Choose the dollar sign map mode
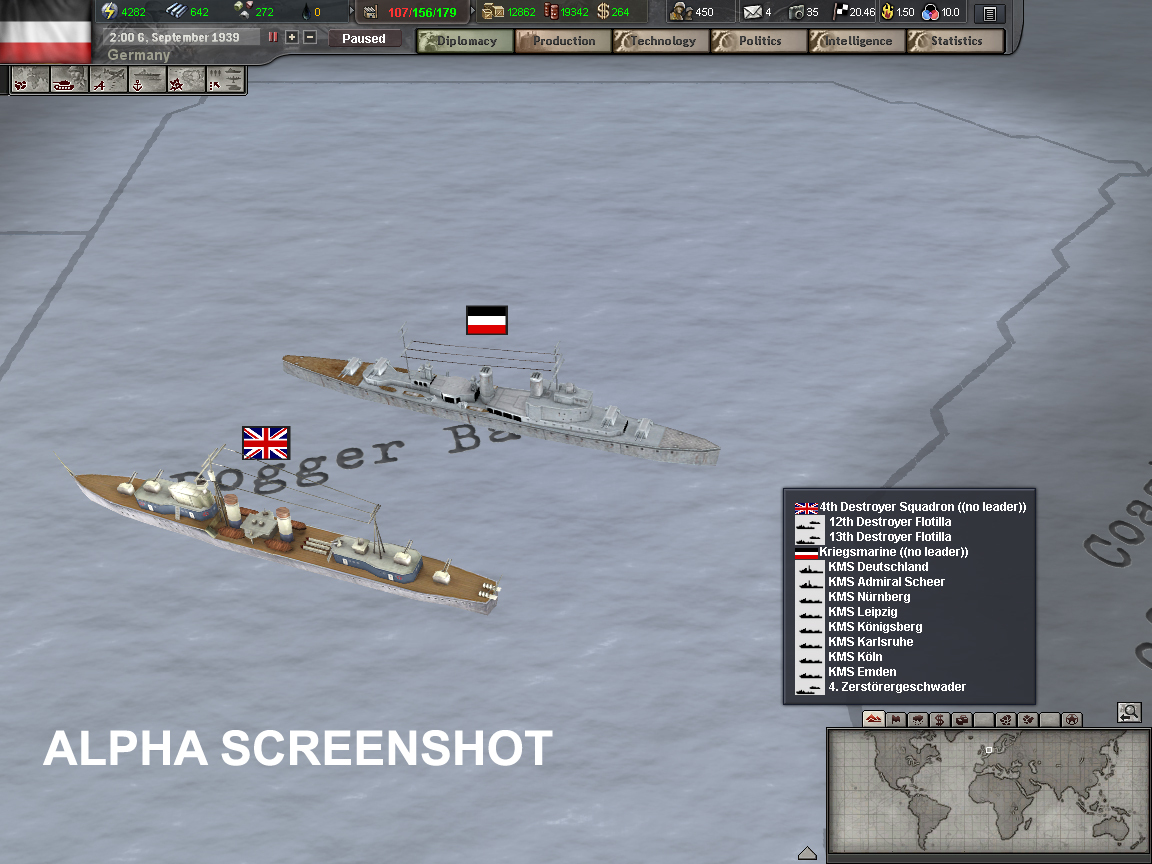Viewport: 1152px width, 864px height. click(939, 719)
